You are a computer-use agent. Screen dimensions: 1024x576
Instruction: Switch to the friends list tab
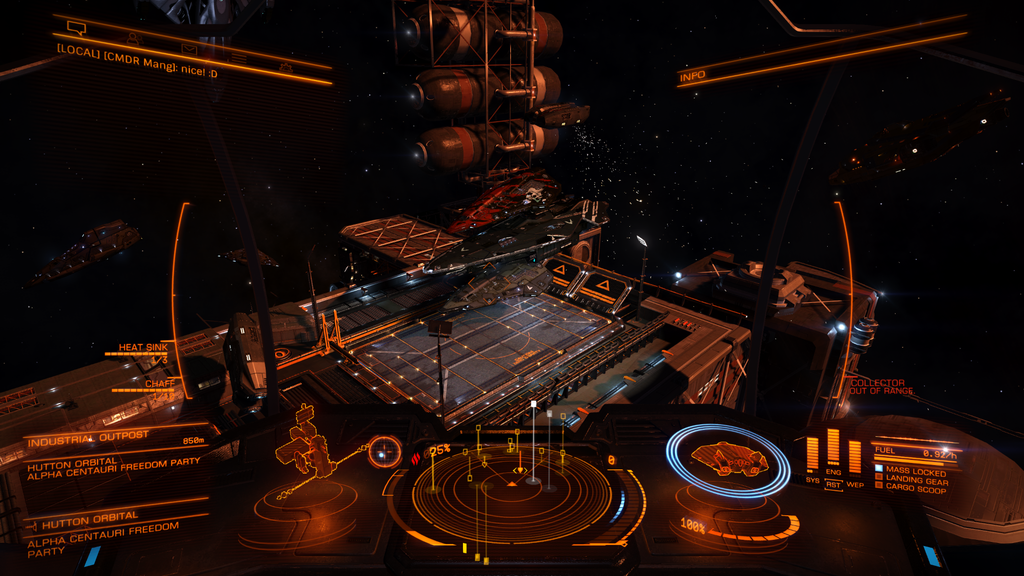[x=133, y=38]
